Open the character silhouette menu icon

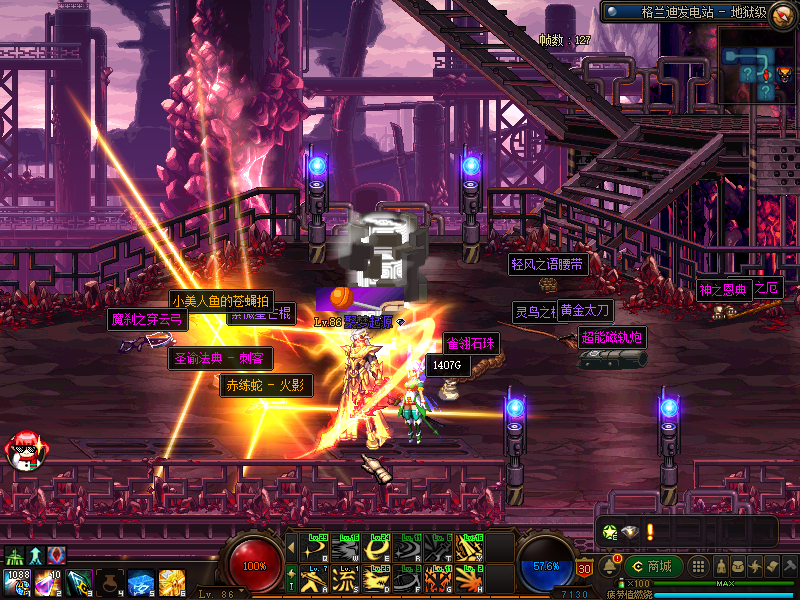click(x=719, y=566)
